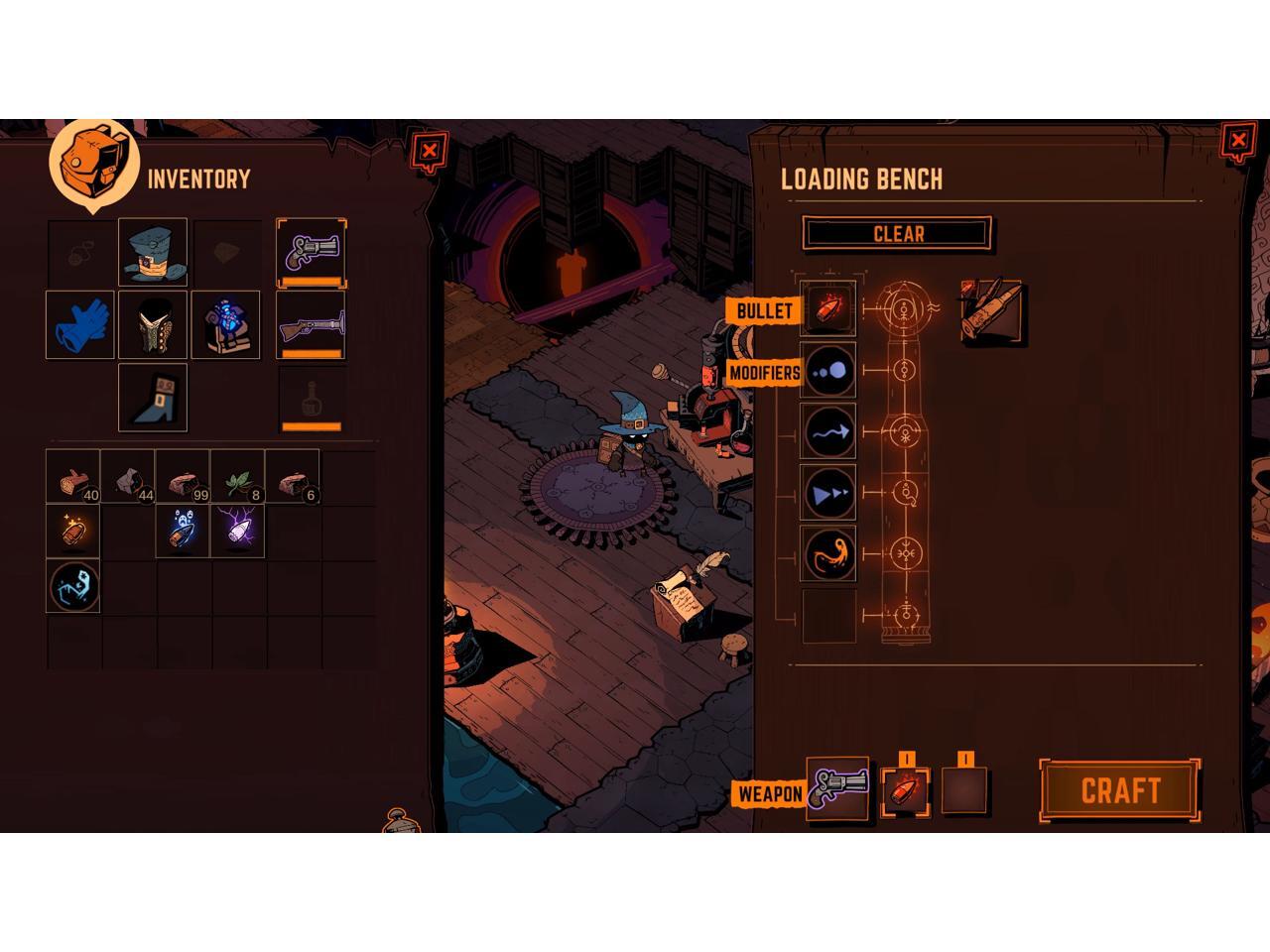The width and height of the screenshot is (1270, 952).
Task: Select the revolver in the weapon slot
Action: point(838,789)
